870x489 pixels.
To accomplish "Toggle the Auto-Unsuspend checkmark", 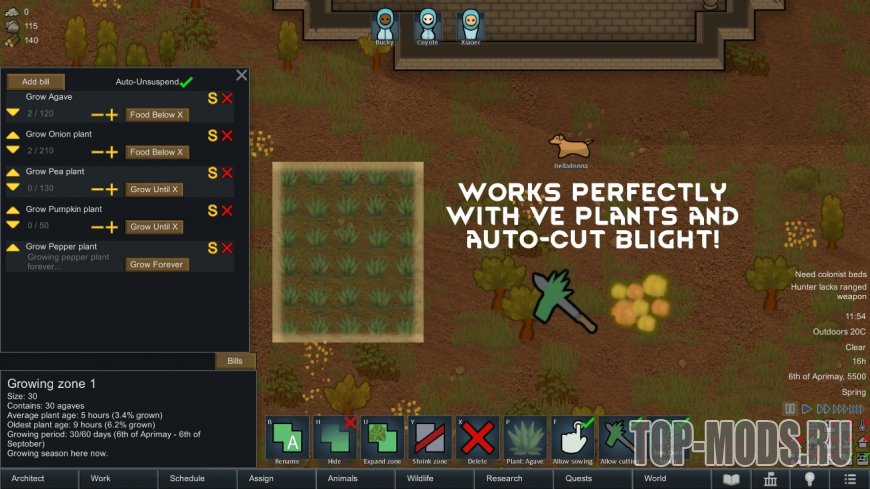I will (186, 81).
